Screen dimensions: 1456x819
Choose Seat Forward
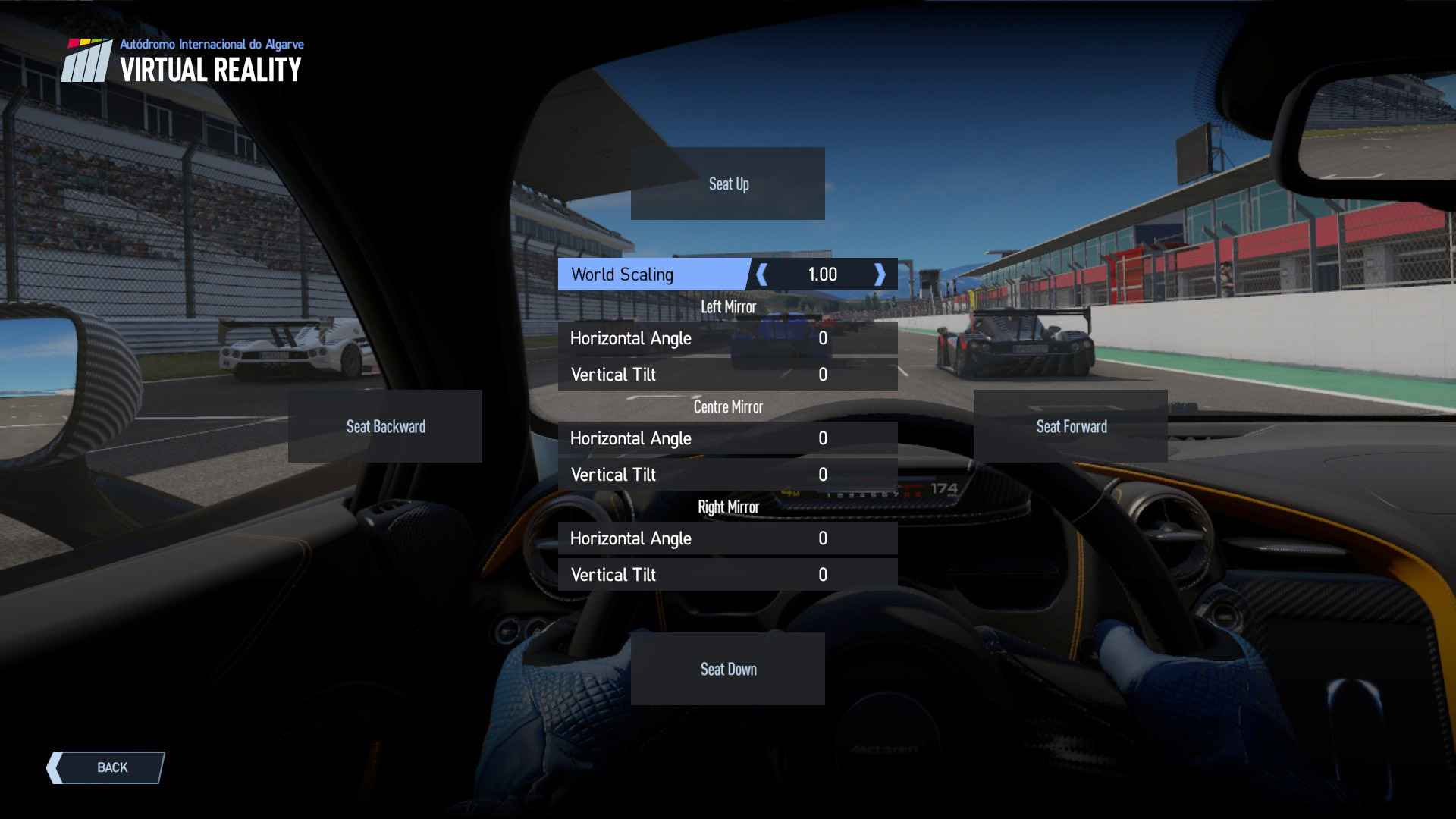(1071, 426)
